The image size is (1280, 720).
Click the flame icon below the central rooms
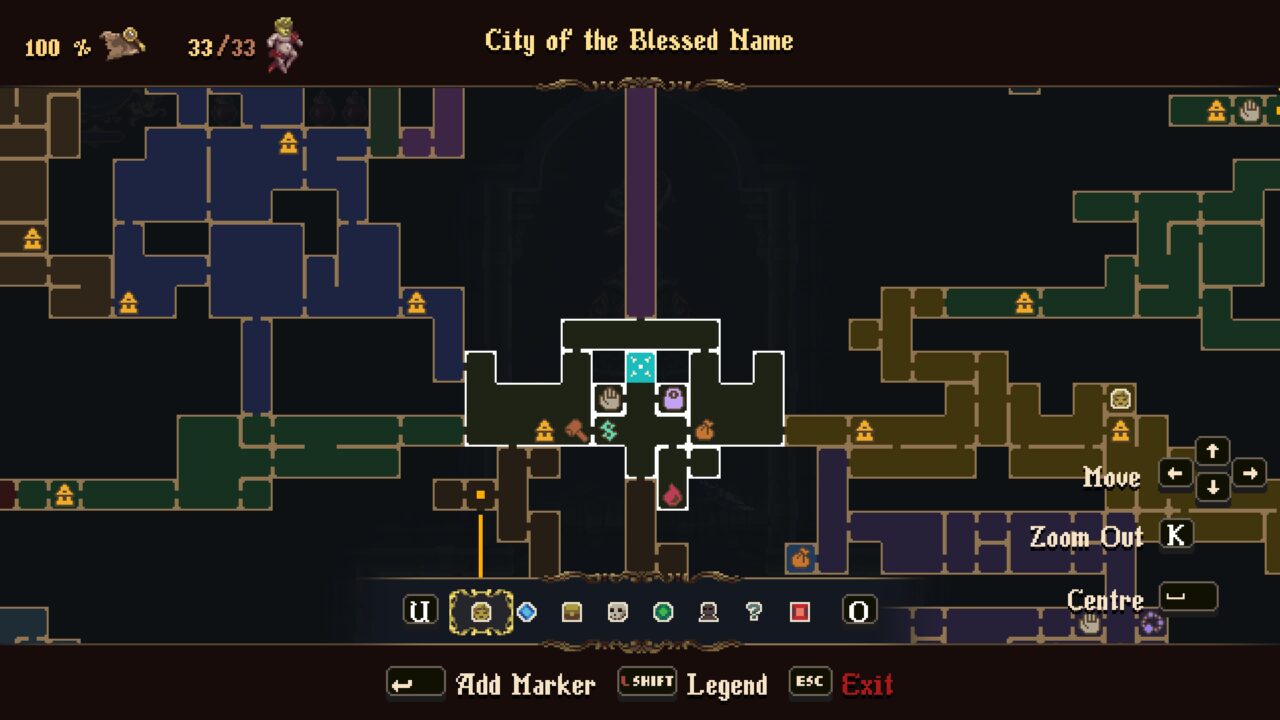click(673, 494)
